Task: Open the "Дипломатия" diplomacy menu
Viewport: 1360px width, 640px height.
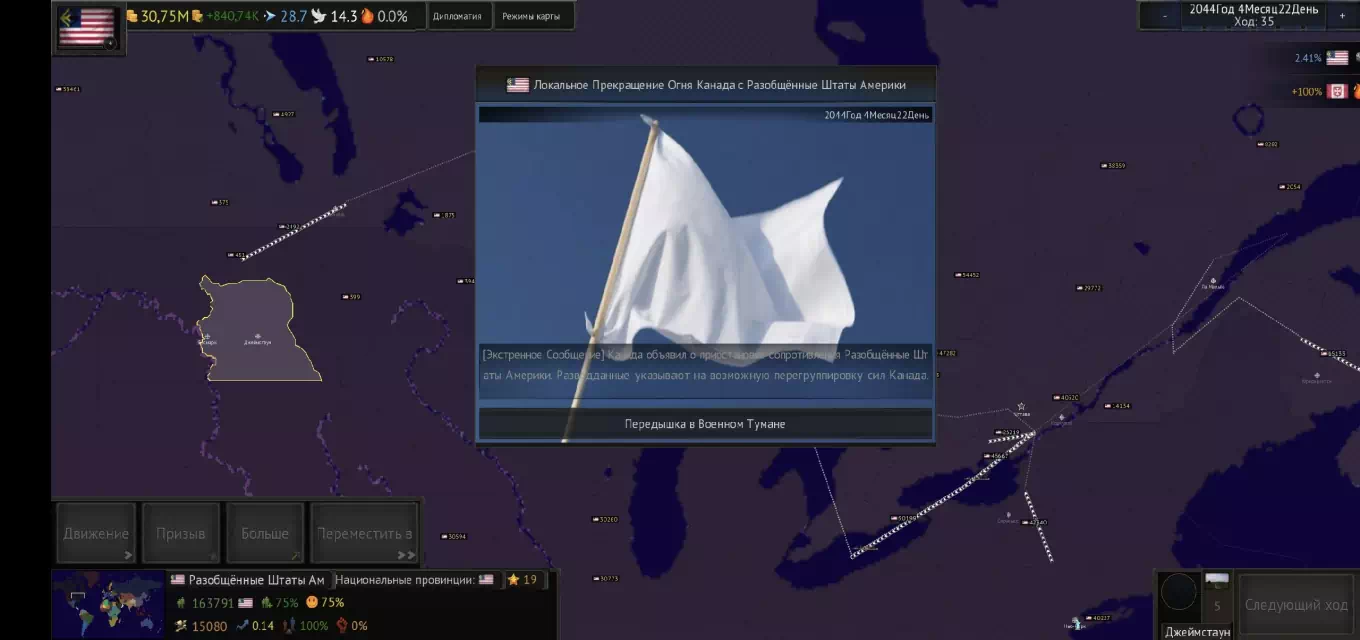Action: coord(457,16)
